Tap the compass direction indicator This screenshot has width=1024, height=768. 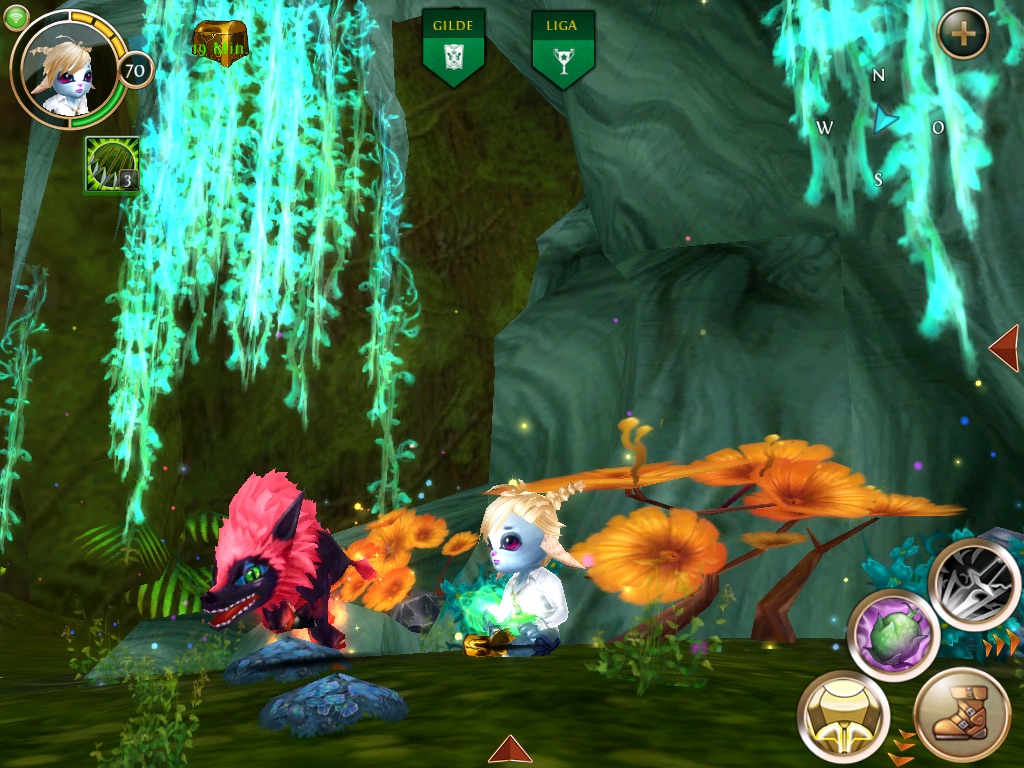[880, 125]
